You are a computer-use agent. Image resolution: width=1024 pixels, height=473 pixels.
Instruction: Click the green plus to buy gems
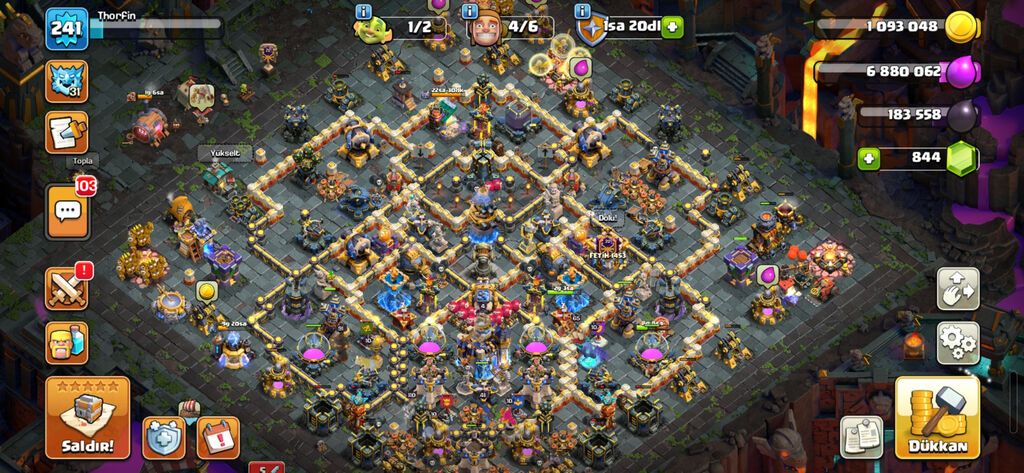coord(871,157)
